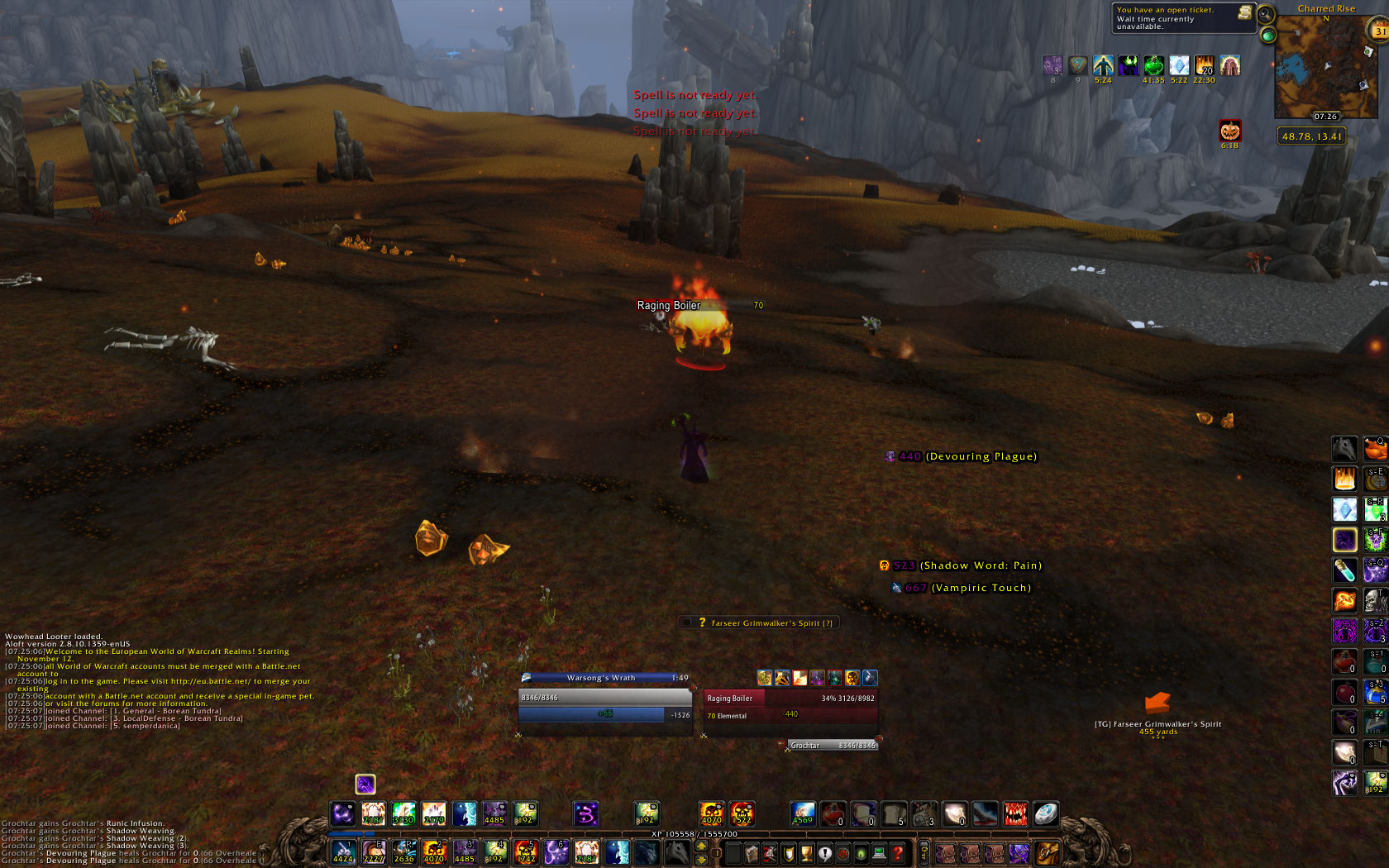The height and width of the screenshot is (868, 1389).
Task: Click the green potion buff icon
Action: click(1153, 65)
